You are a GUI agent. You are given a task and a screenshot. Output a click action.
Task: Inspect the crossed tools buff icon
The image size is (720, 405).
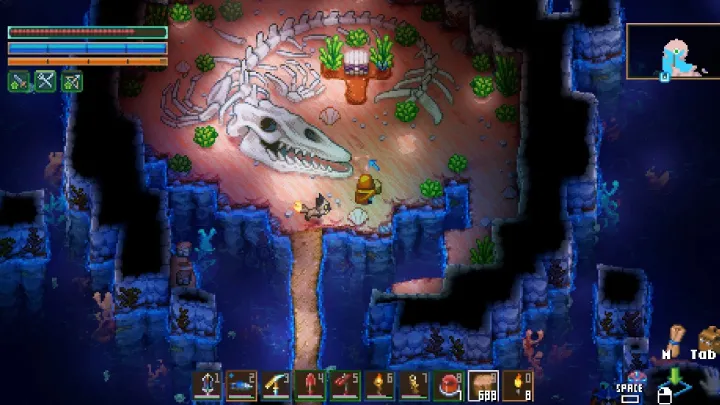click(x=45, y=81)
